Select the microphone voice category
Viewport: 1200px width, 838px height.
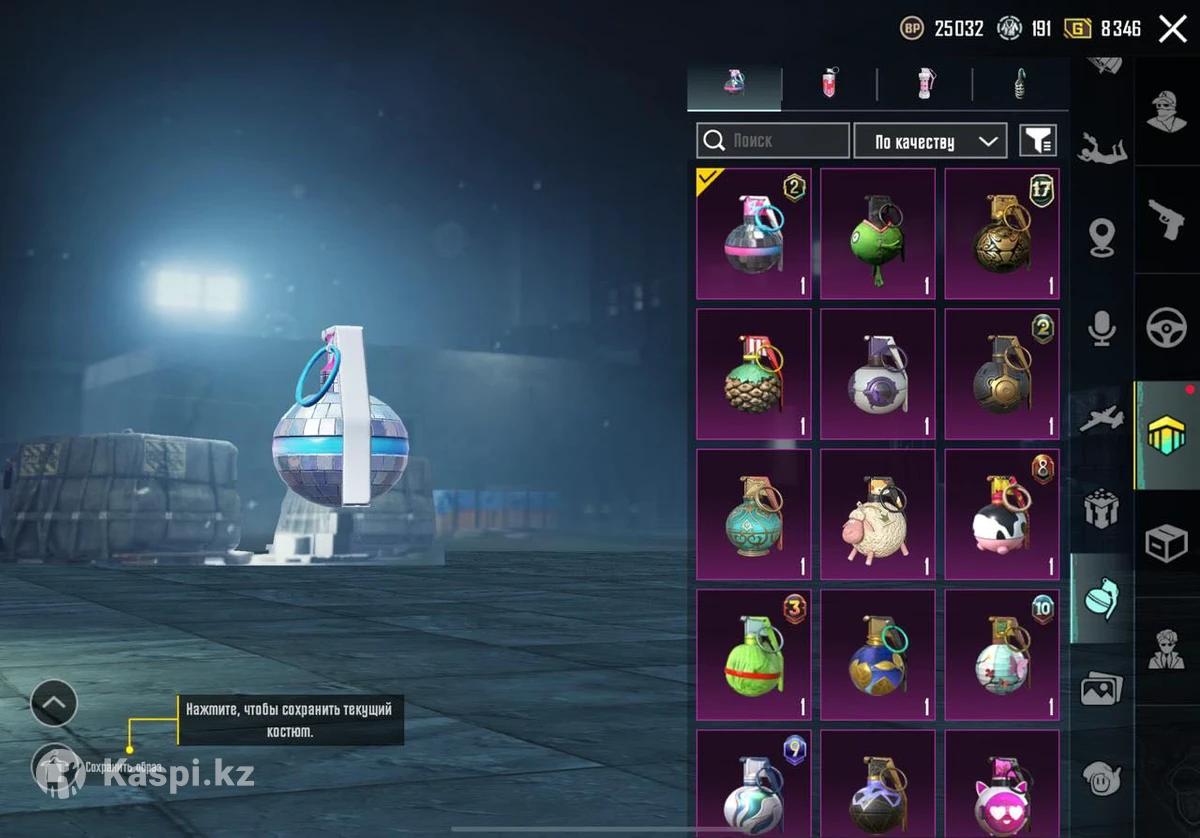pyautogui.click(x=1102, y=327)
